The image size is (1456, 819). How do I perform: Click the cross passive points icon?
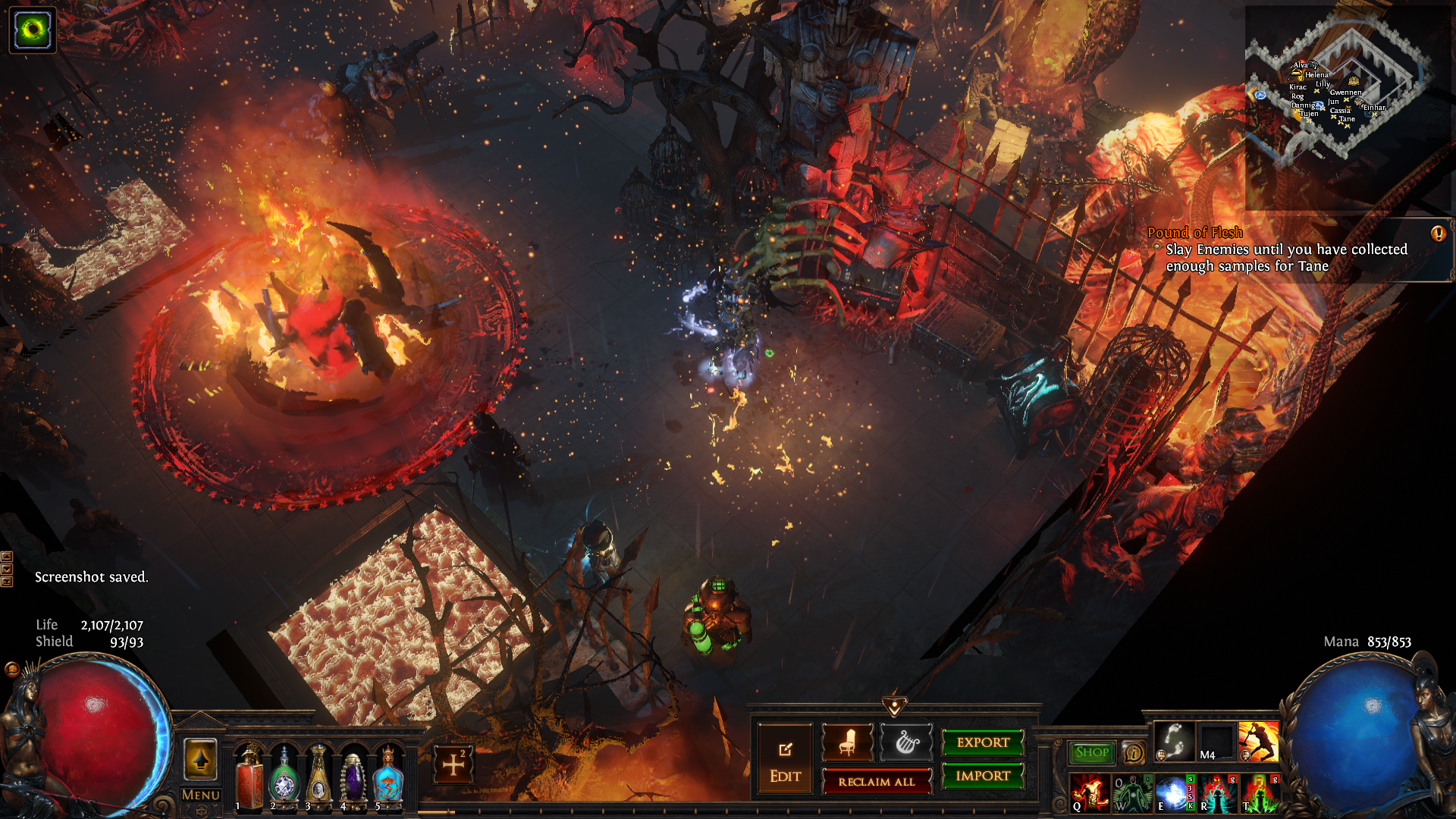(x=453, y=764)
